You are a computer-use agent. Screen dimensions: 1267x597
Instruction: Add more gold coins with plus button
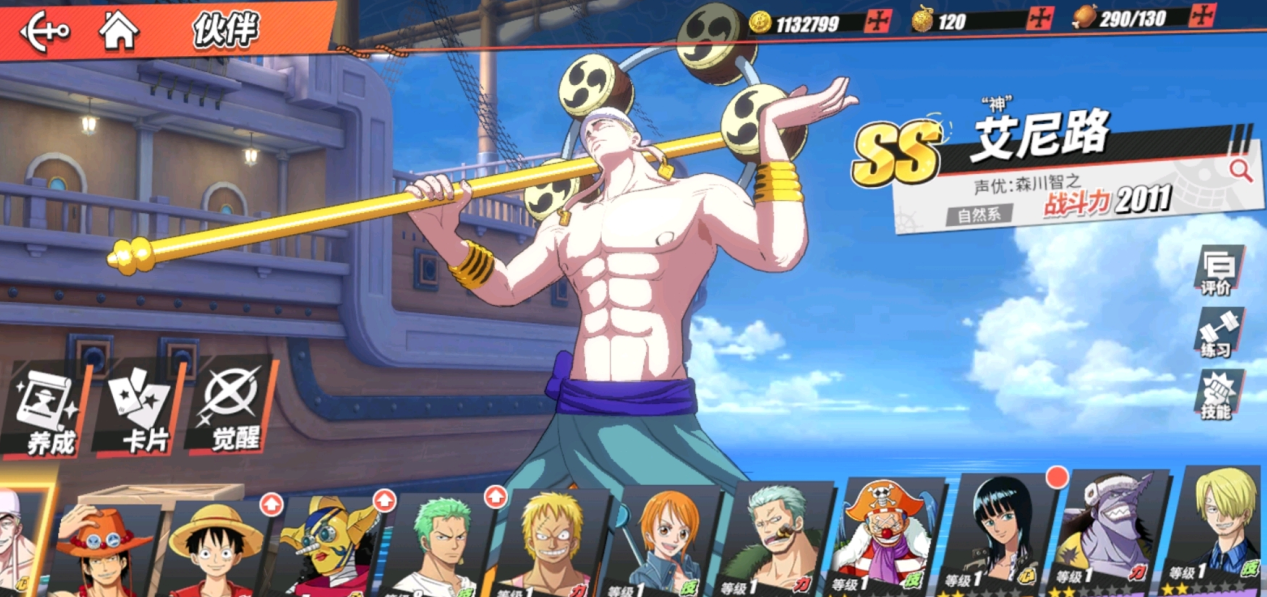pos(878,20)
